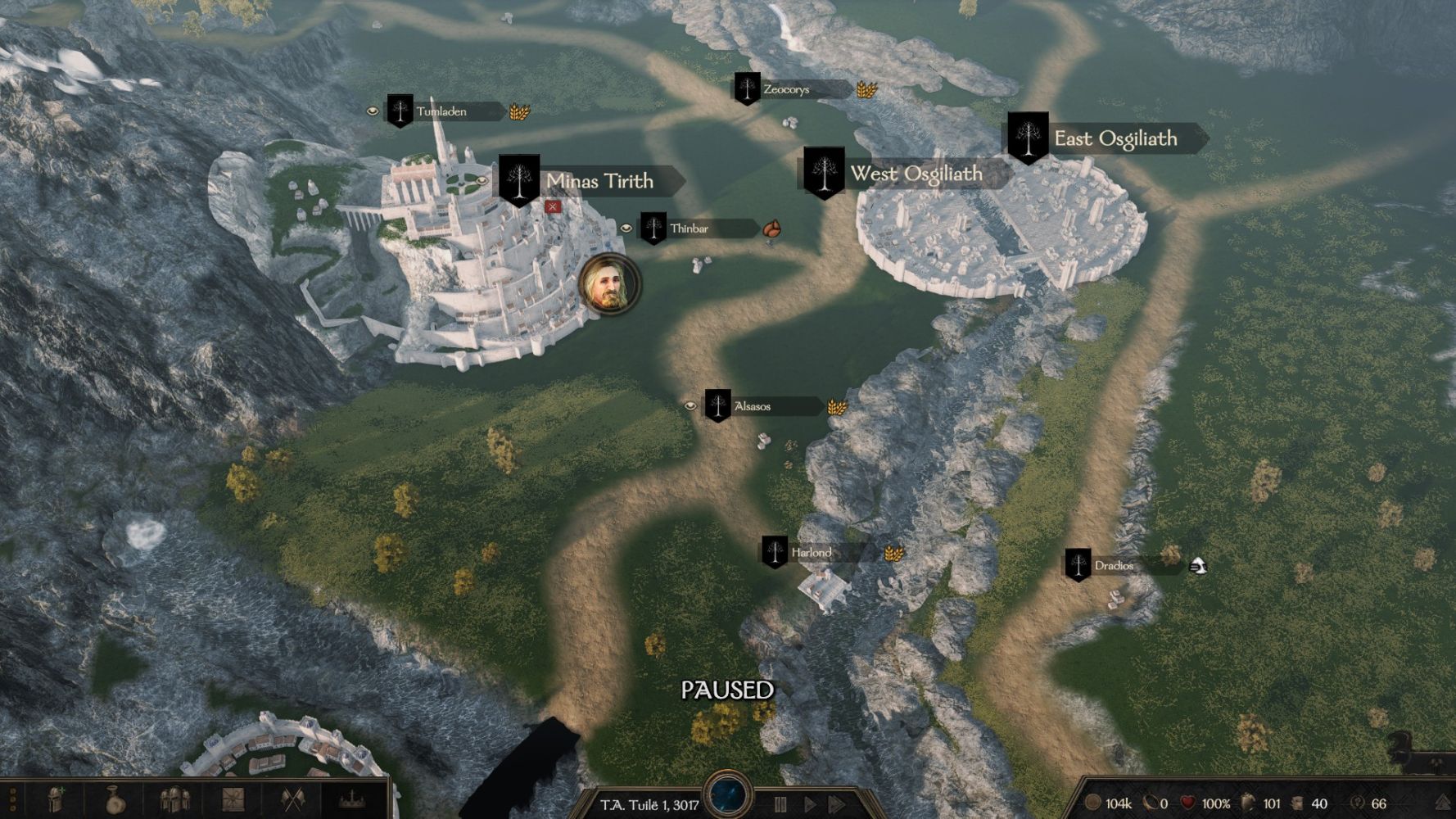The image size is (1456, 819).
Task: Click the Zeocorys village label
Action: (786, 89)
